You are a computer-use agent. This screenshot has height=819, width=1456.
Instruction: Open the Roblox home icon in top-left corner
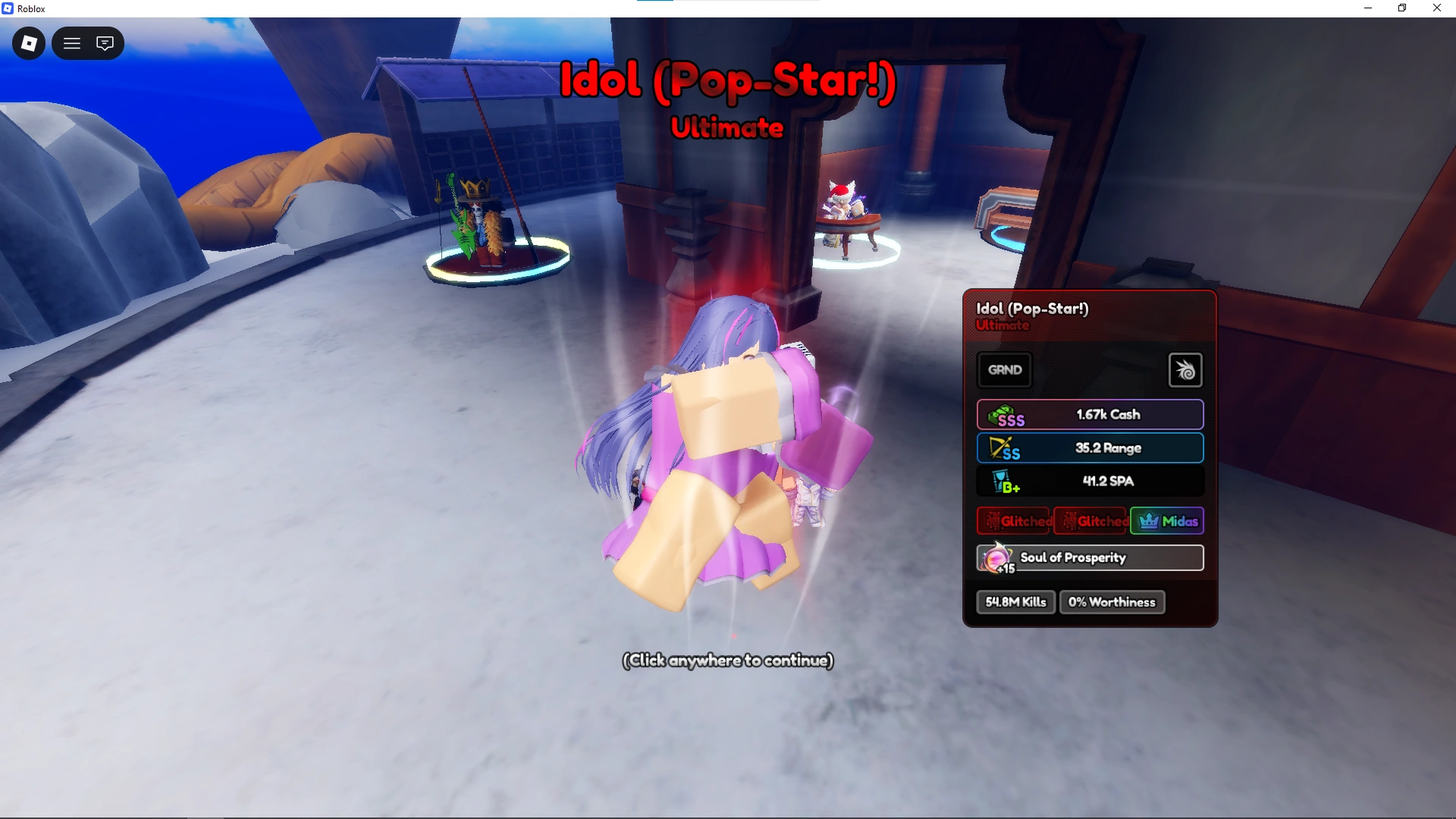pyautogui.click(x=28, y=43)
